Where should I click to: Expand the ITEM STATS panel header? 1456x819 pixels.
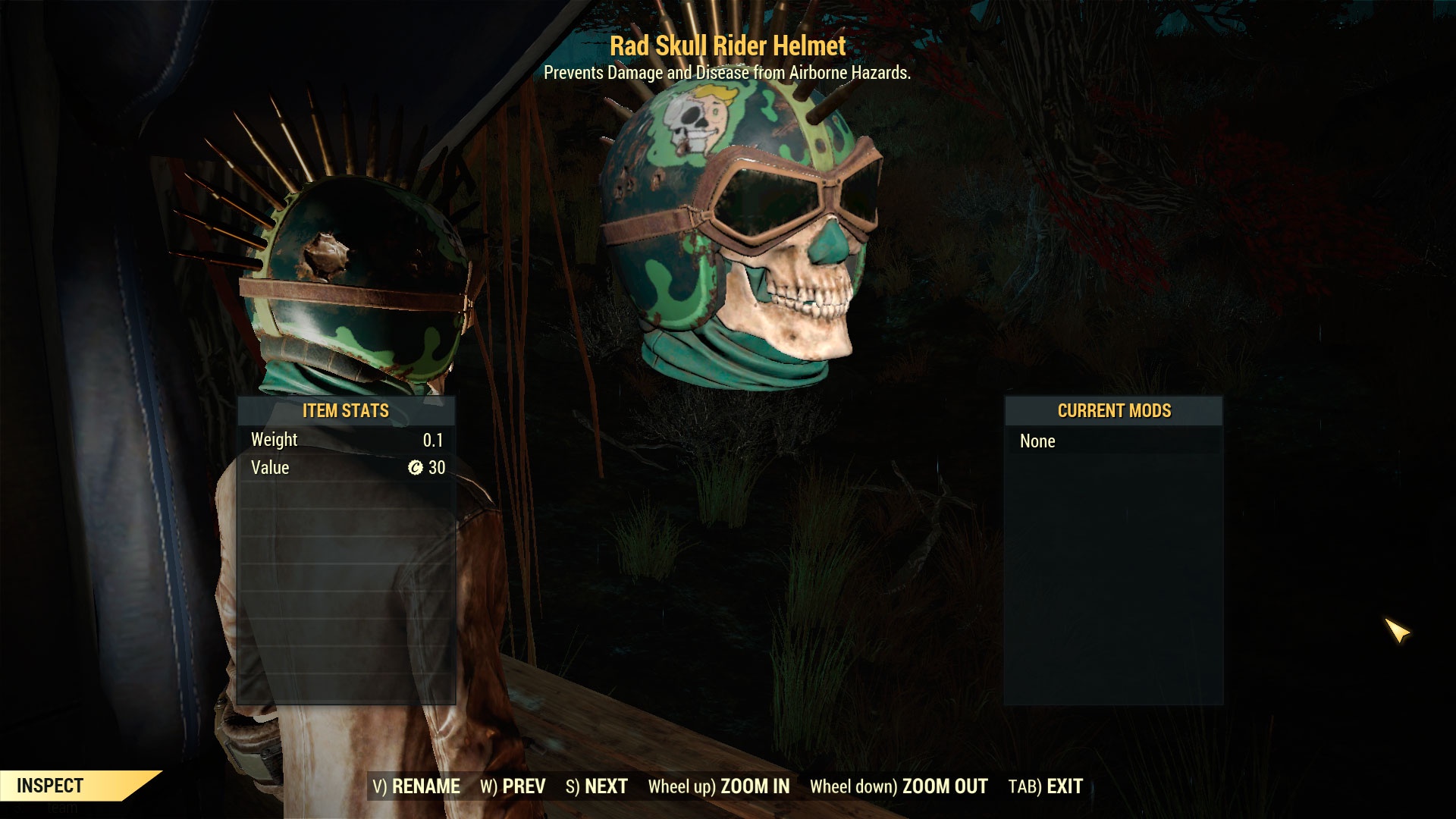345,411
